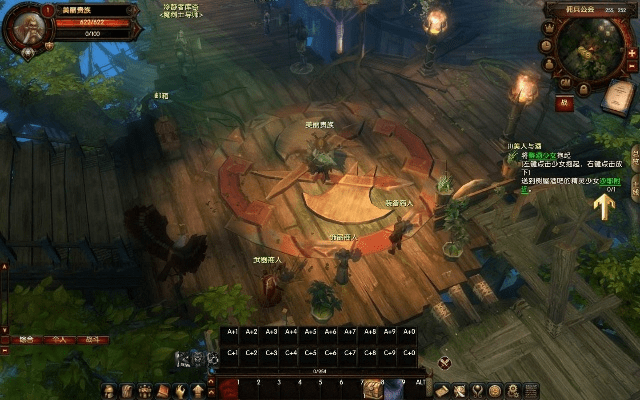Click the hand gesture icon in bottom bar

(181, 390)
